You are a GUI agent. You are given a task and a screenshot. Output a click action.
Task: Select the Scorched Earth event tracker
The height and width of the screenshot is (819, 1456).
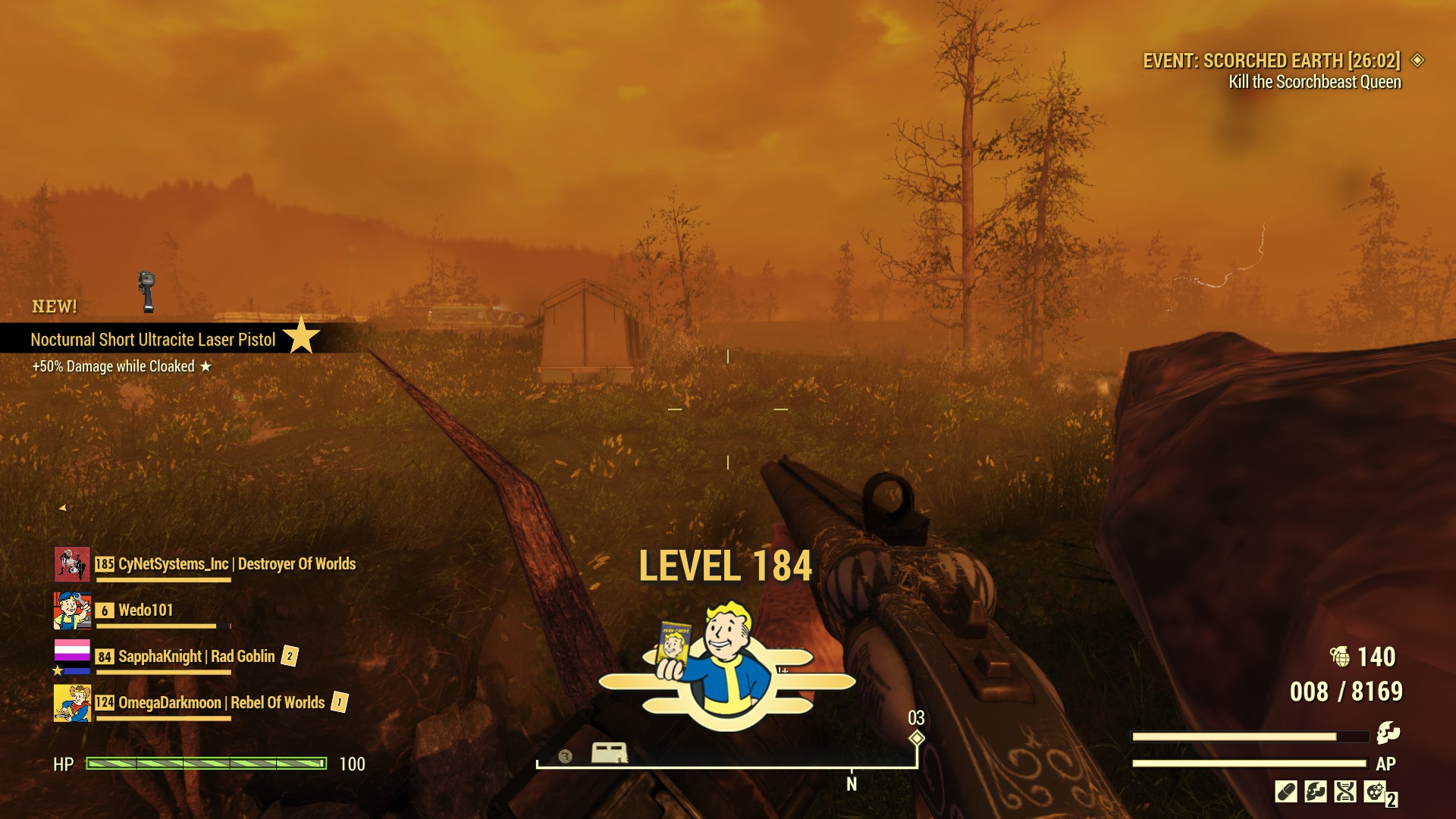click(1272, 61)
